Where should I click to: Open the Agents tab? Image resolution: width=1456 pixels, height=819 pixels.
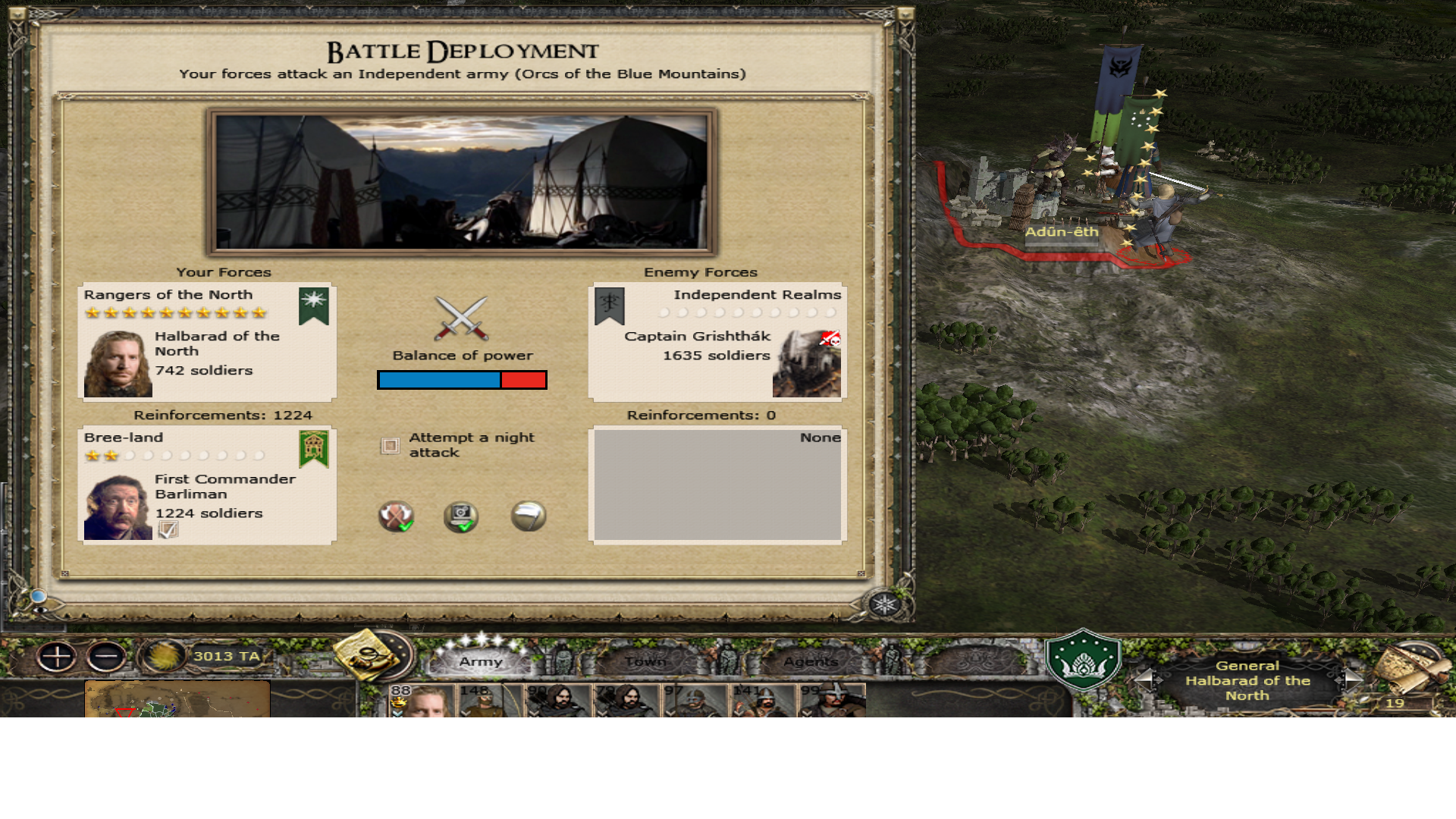click(811, 661)
